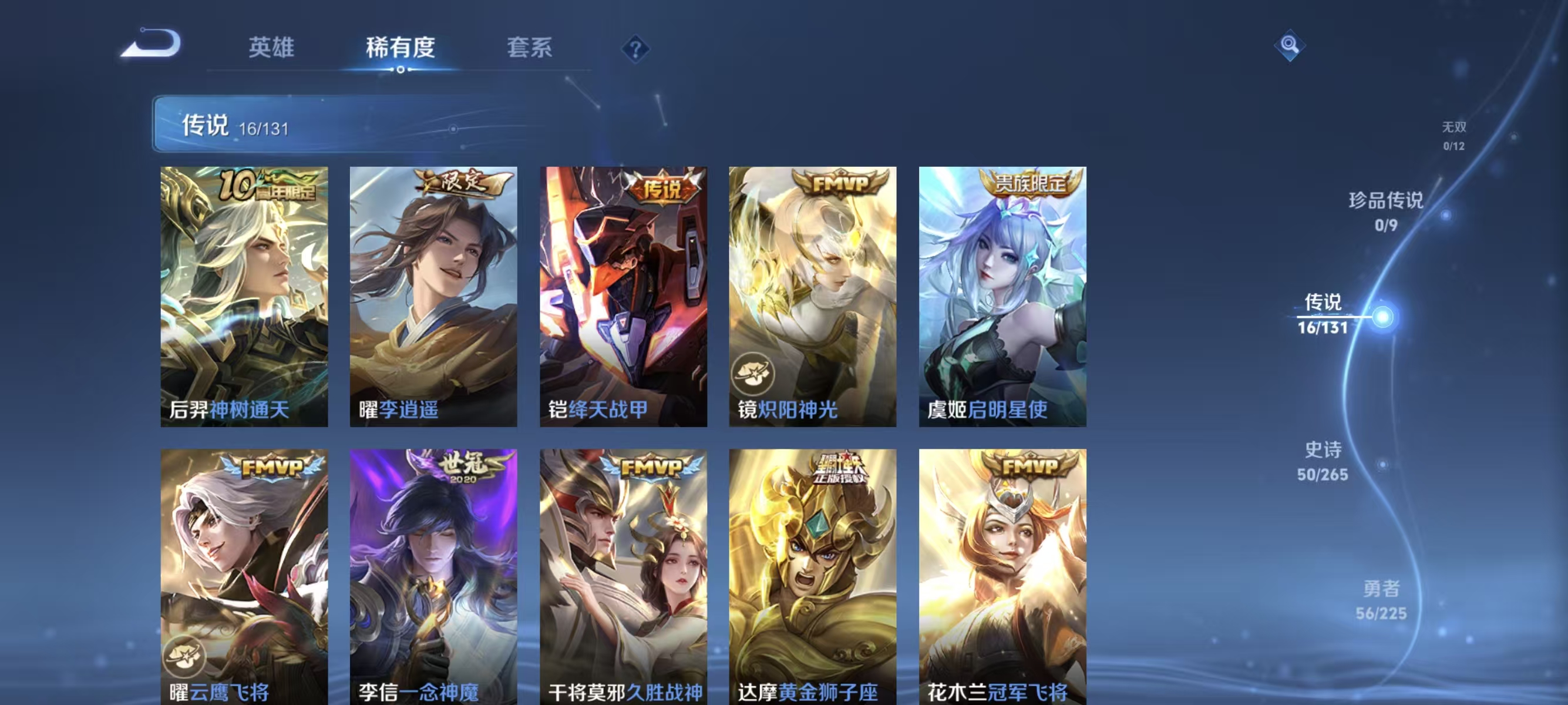This screenshot has height=705, width=1568.
Task: Switch to the 英雄 tab
Action: pyautogui.click(x=271, y=49)
